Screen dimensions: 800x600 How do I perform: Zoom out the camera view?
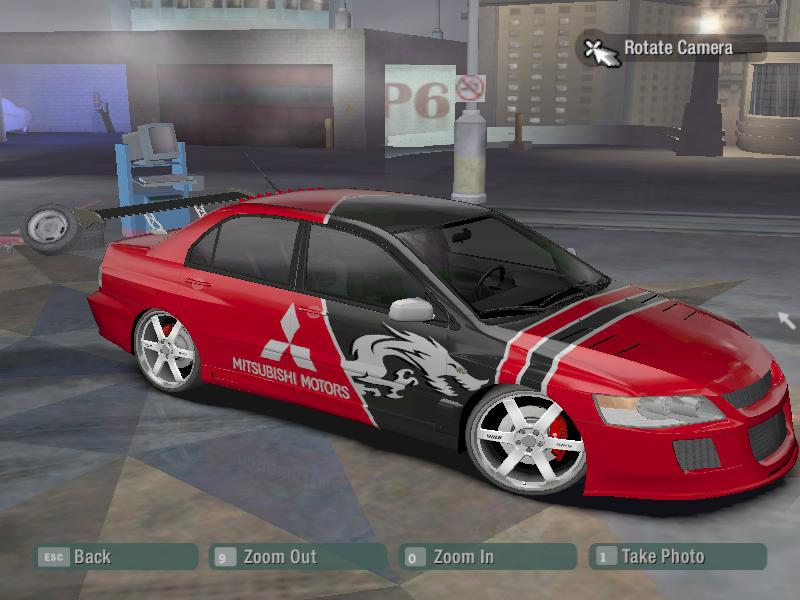[279, 557]
